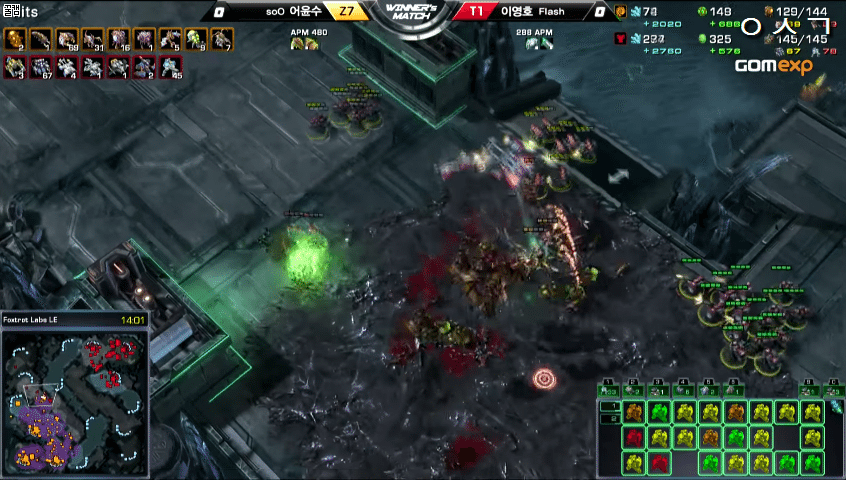Click the Terran unit icon showing 67
Screen dimensions: 846x480
pyautogui.click(x=40, y=67)
